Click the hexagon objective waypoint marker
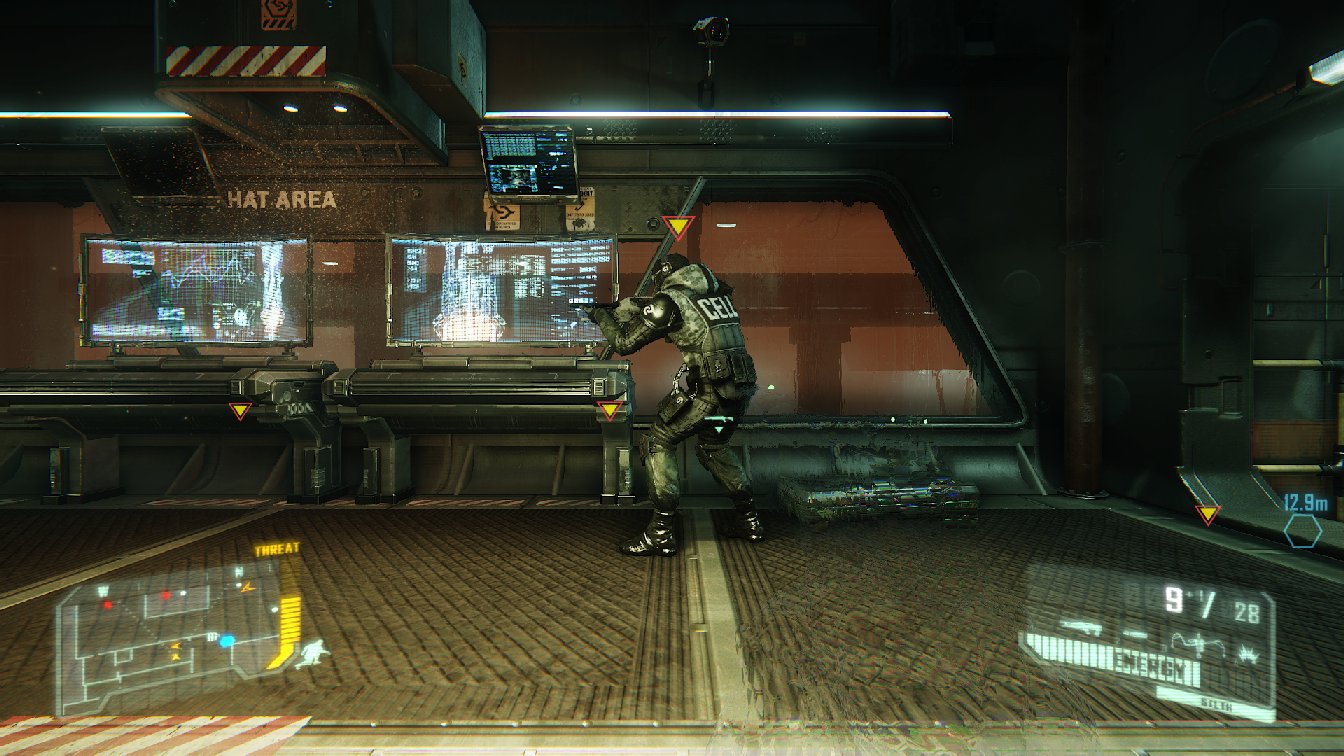Viewport: 1344px width, 756px height. click(1303, 530)
